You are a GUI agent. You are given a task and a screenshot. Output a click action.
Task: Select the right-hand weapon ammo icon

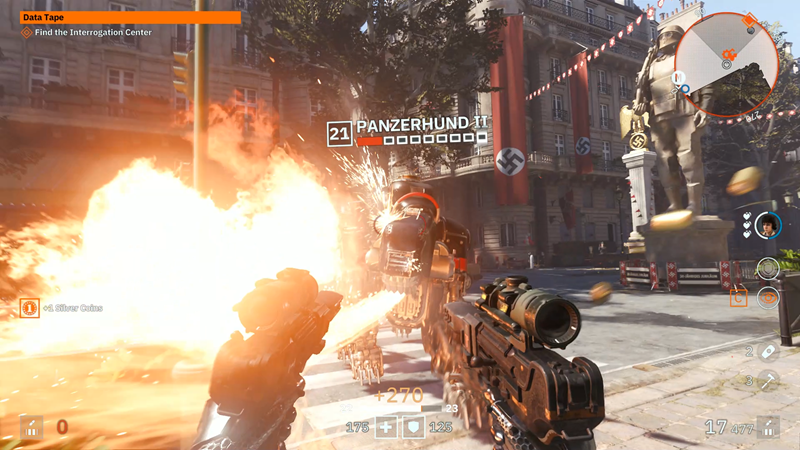[768, 427]
